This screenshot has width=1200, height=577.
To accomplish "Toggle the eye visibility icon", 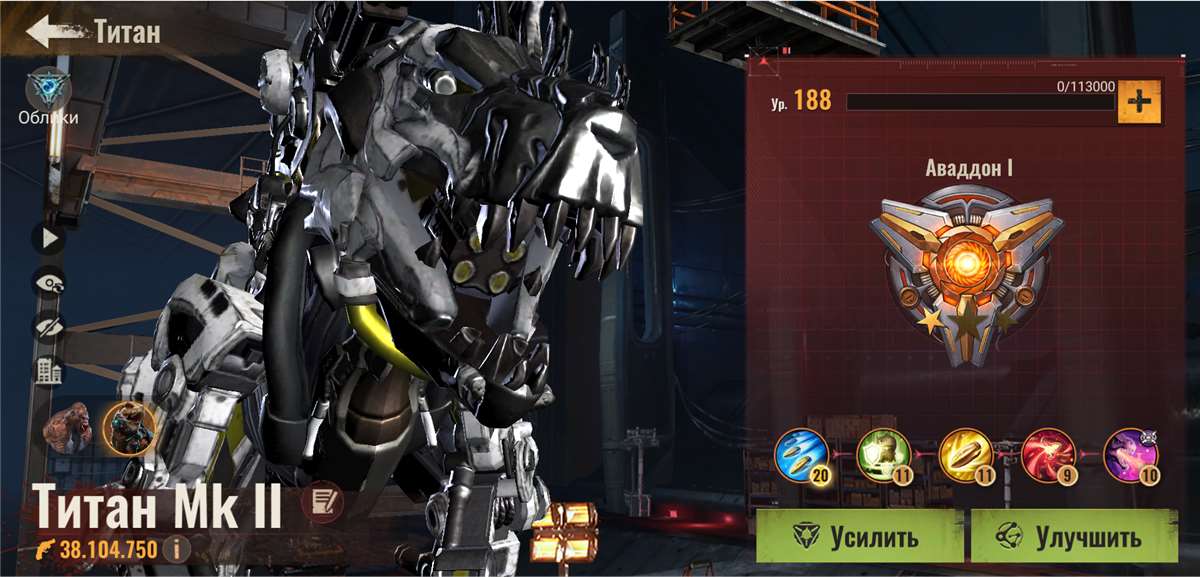I will pyautogui.click(x=48, y=283).
